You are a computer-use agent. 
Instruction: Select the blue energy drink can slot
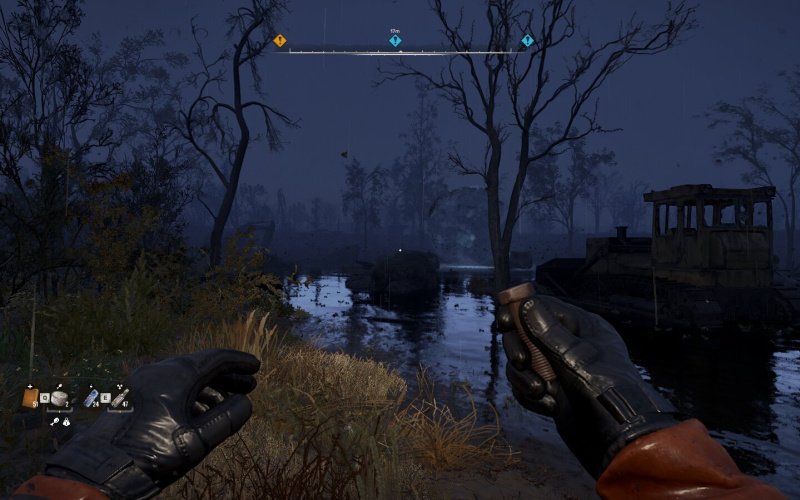[91, 398]
